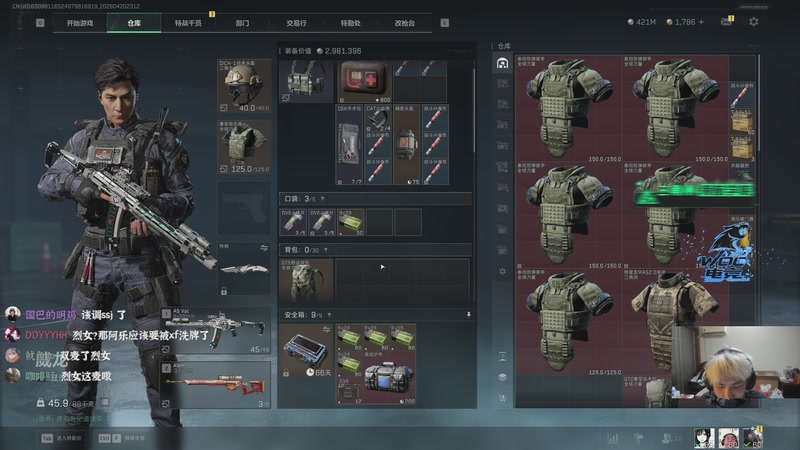
Task: Go to the 部门 tab
Action: tap(242, 22)
